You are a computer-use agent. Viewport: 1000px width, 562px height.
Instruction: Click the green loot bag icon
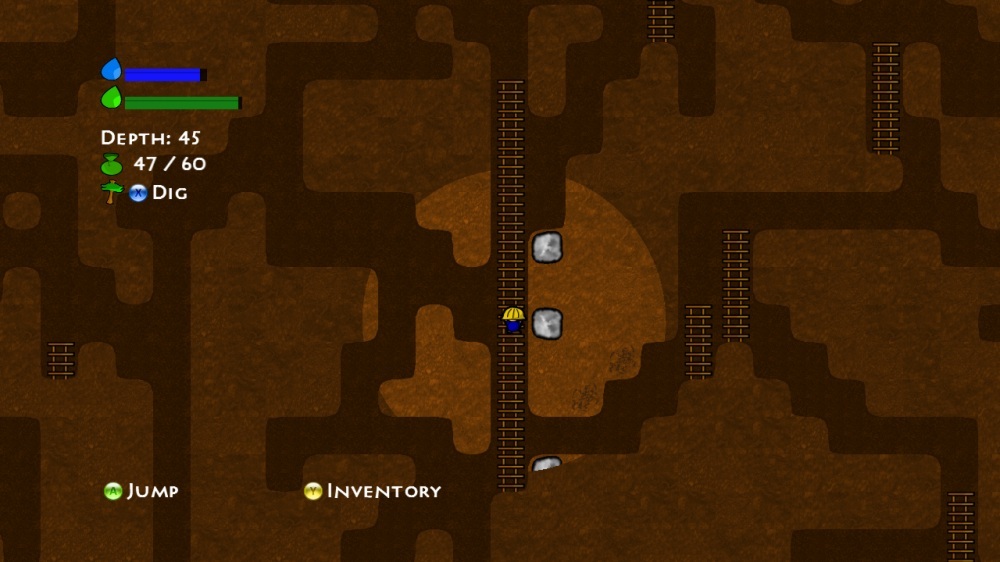click(112, 165)
